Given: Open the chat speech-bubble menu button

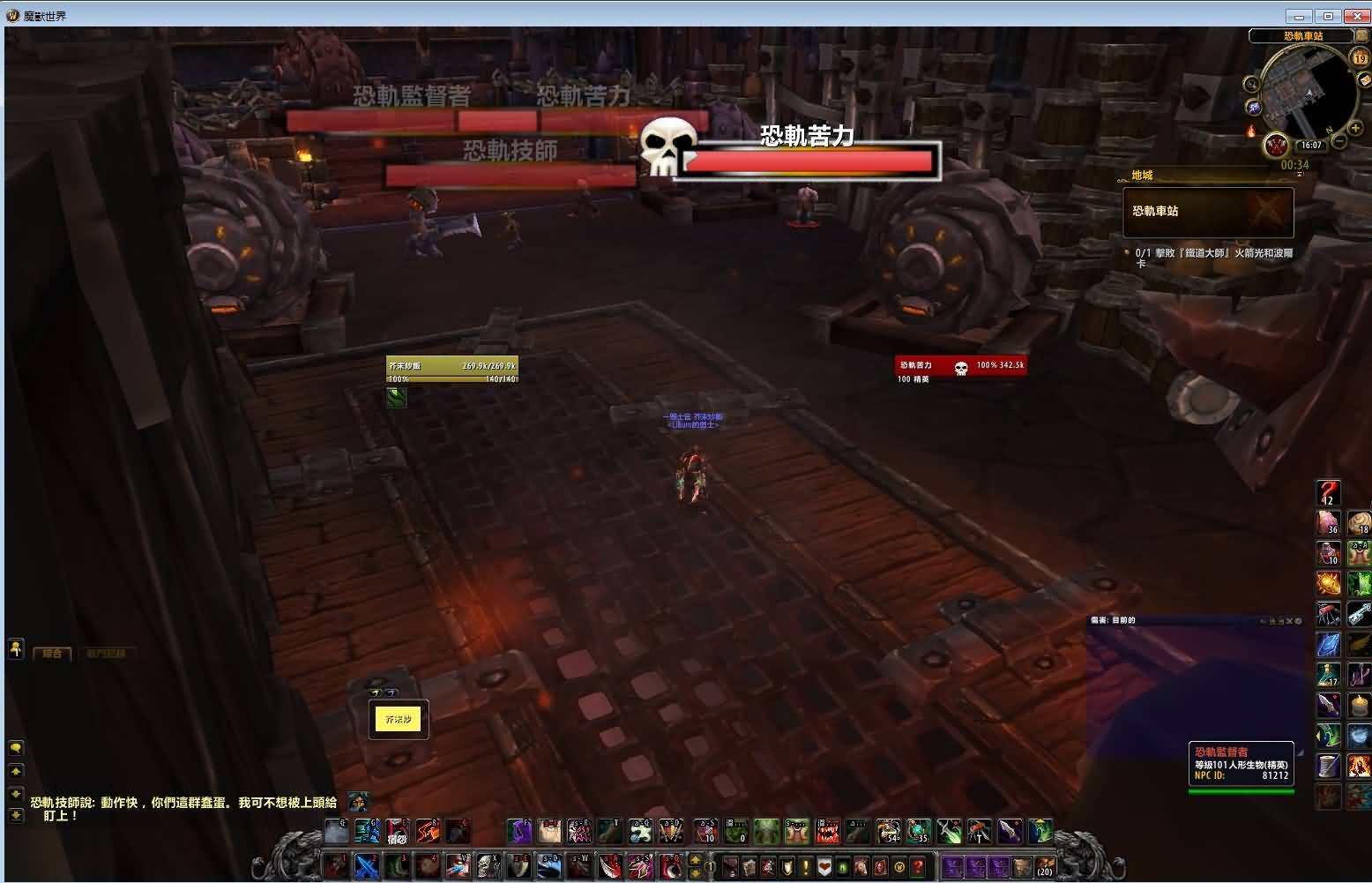Looking at the screenshot, I should 16,748.
